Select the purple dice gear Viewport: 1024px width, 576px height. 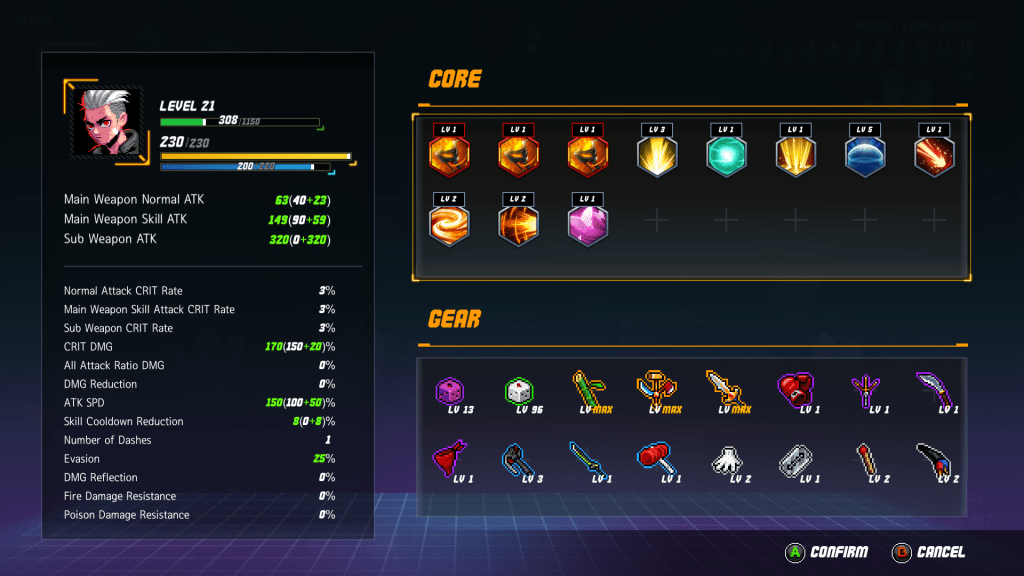click(450, 391)
